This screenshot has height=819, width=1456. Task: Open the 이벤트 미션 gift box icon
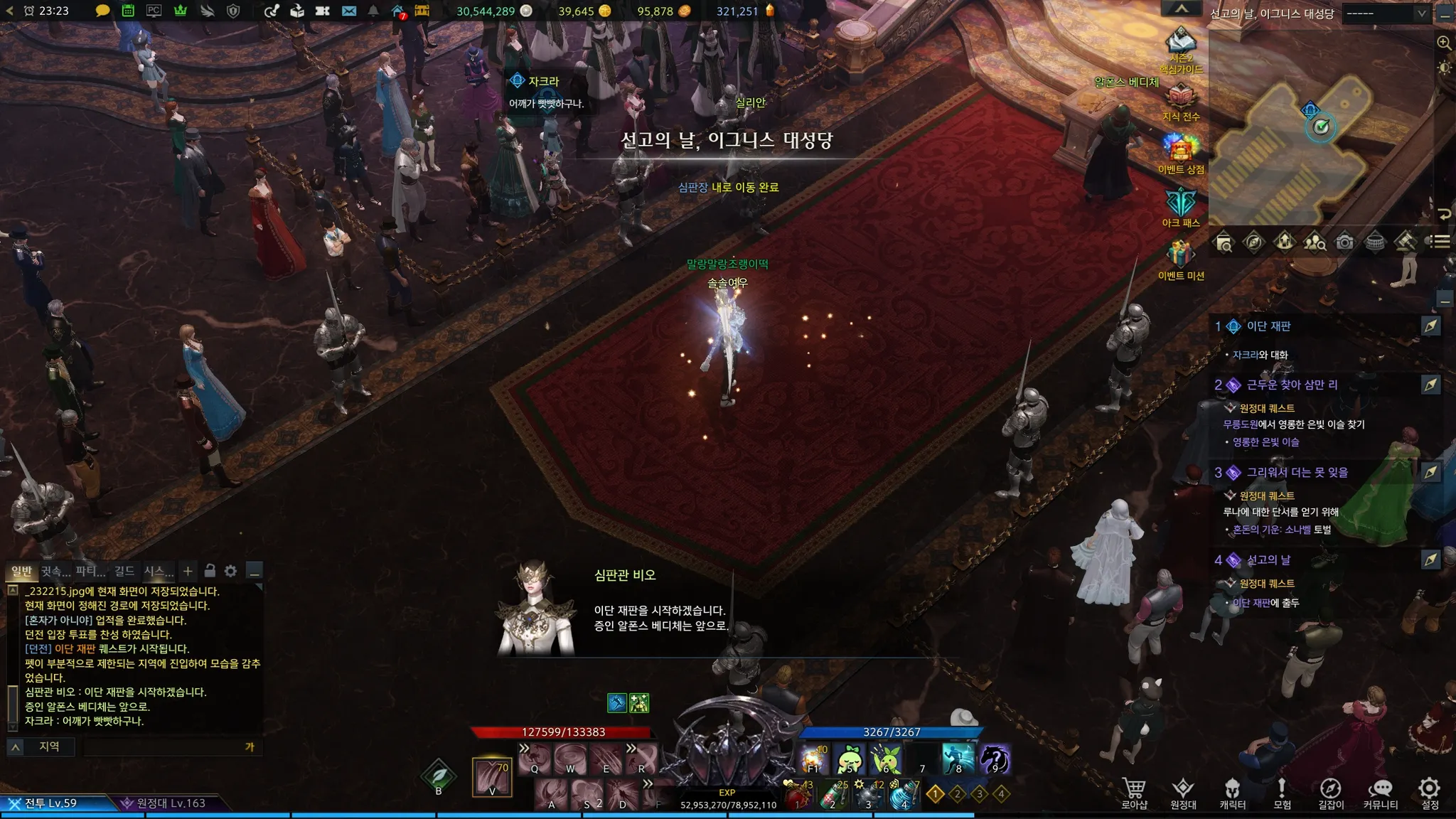coord(1181,257)
